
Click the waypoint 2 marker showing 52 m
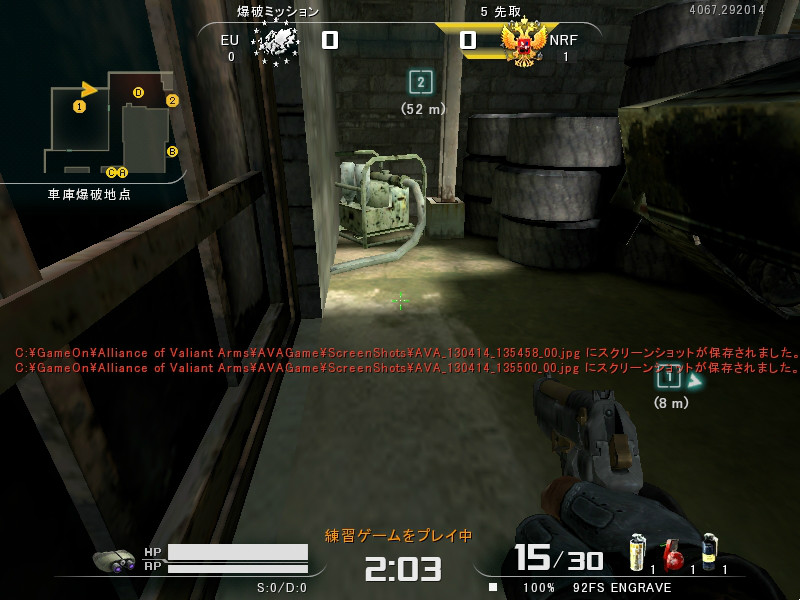422,83
